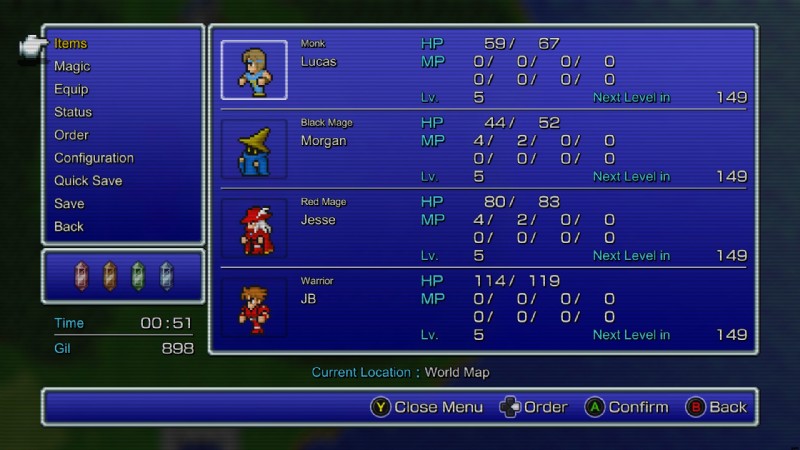The width and height of the screenshot is (800, 450).
Task: Select Lucas the Monk's party row
Action: point(483,70)
